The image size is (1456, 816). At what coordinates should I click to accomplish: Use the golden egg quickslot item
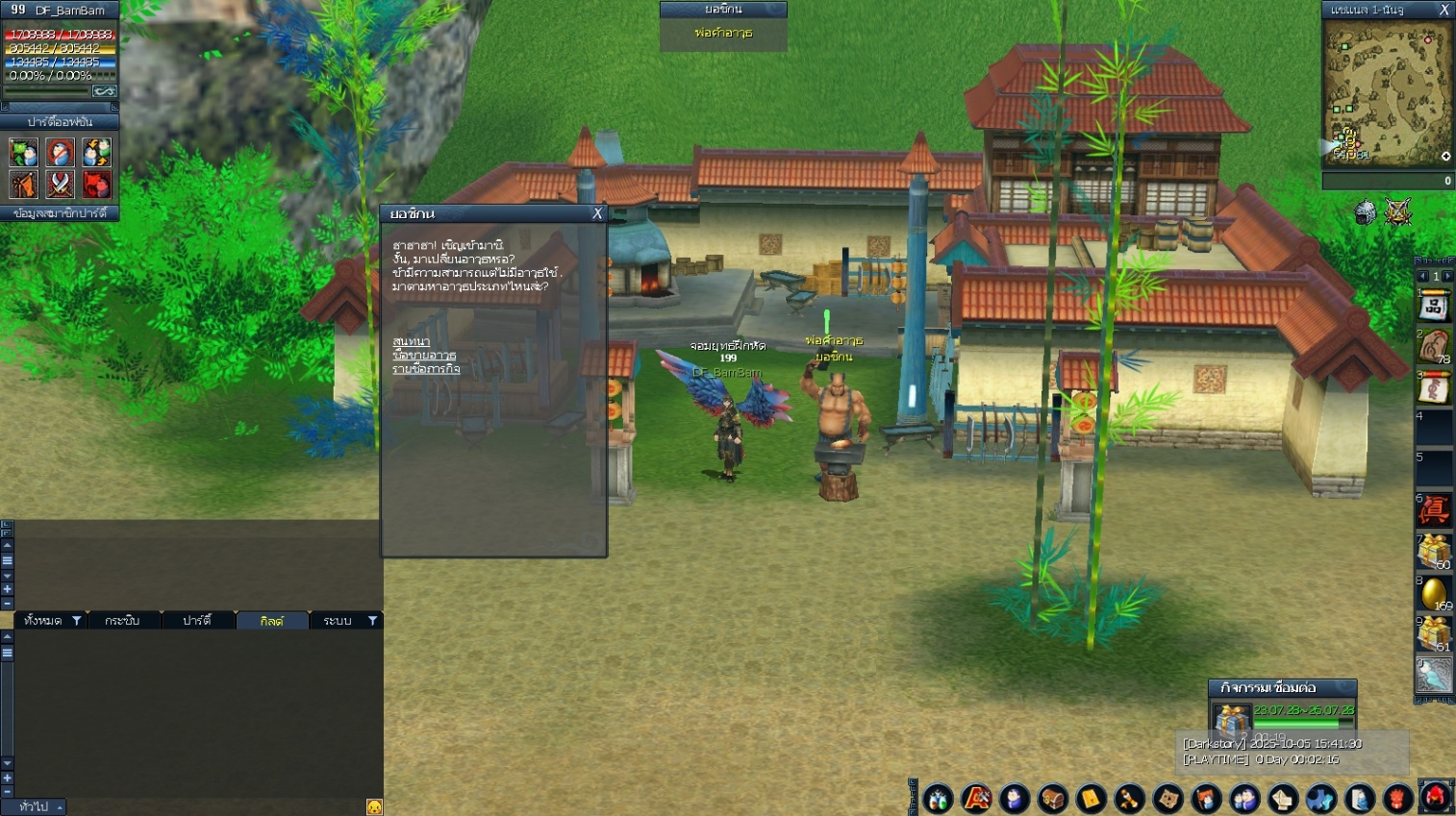(x=1433, y=593)
